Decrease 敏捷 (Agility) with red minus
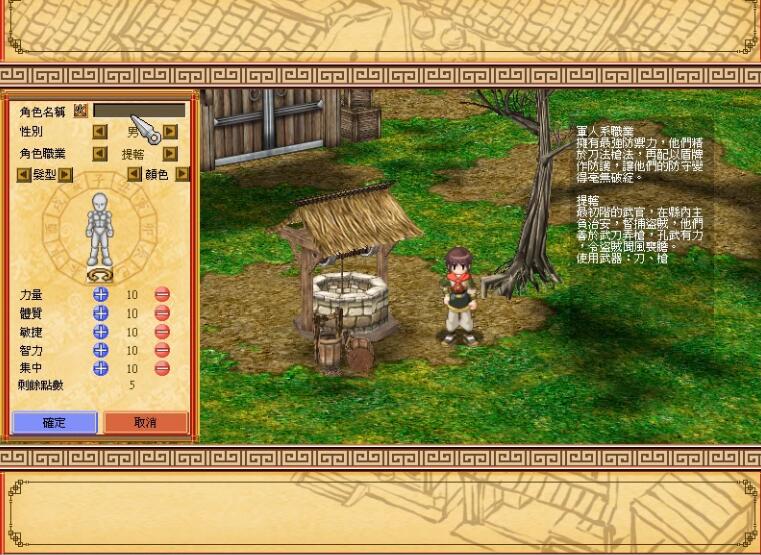The image size is (761, 555). tap(162, 332)
